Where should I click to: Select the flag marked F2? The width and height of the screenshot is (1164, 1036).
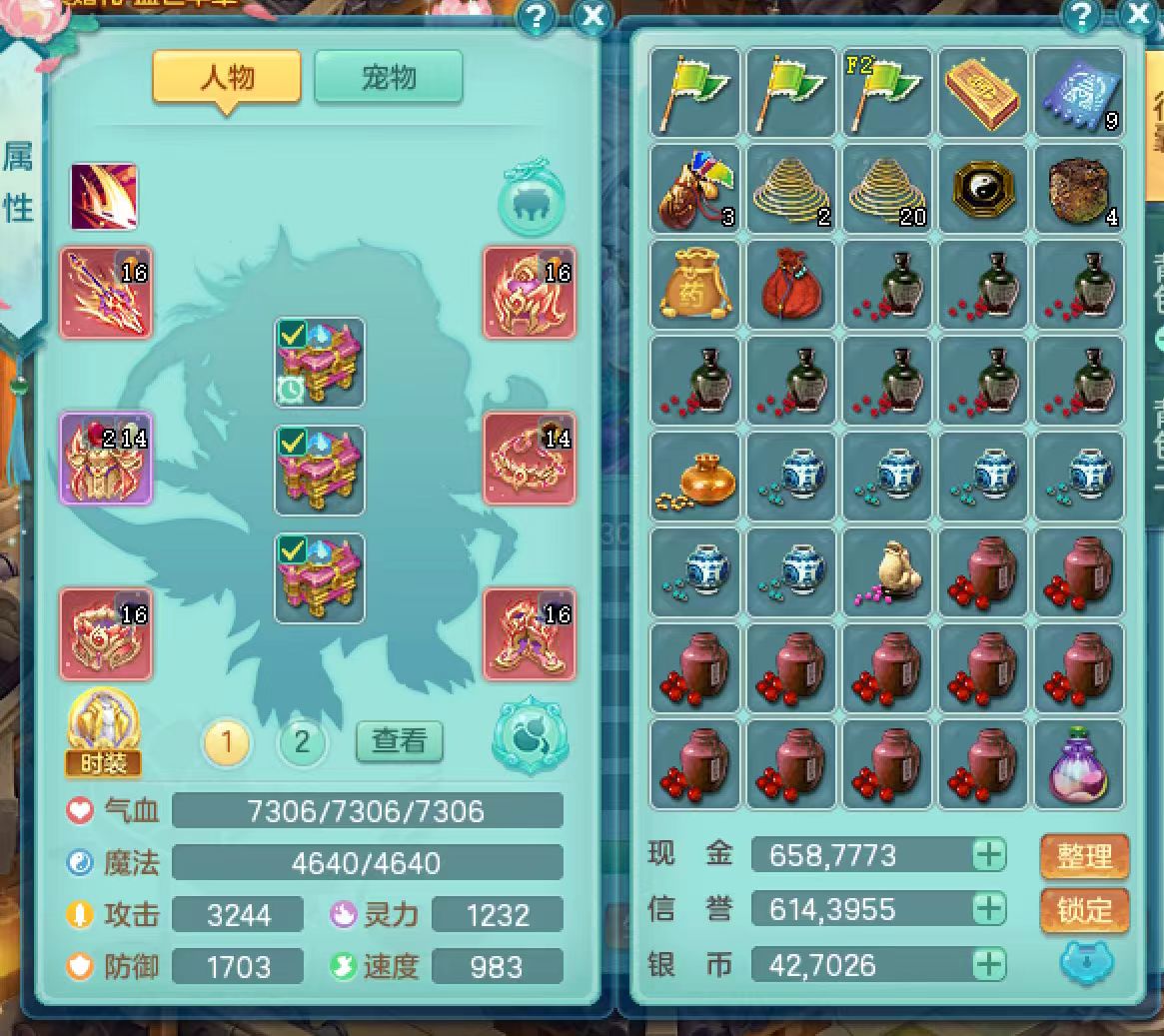pos(886,92)
